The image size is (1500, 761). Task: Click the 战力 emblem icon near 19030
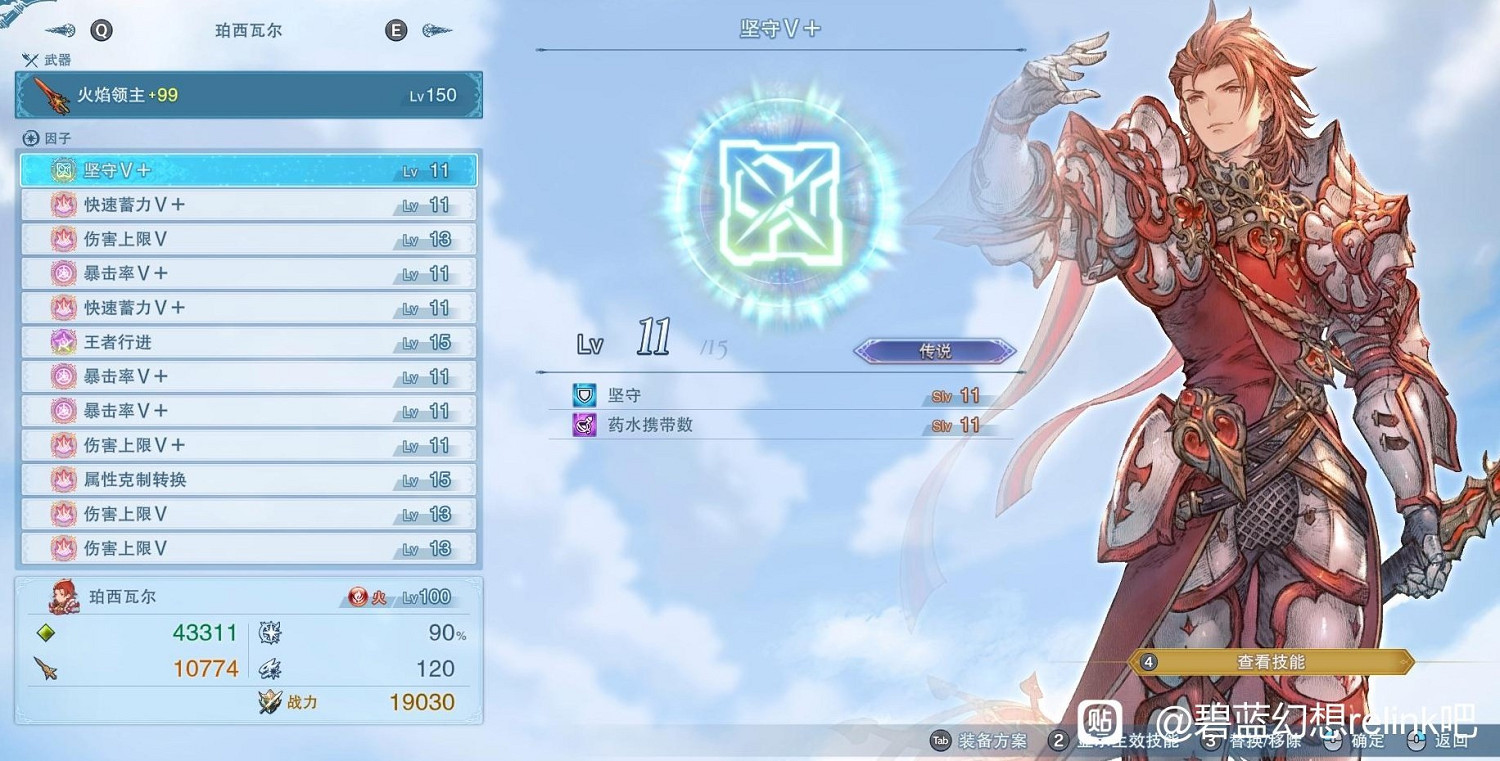(267, 701)
